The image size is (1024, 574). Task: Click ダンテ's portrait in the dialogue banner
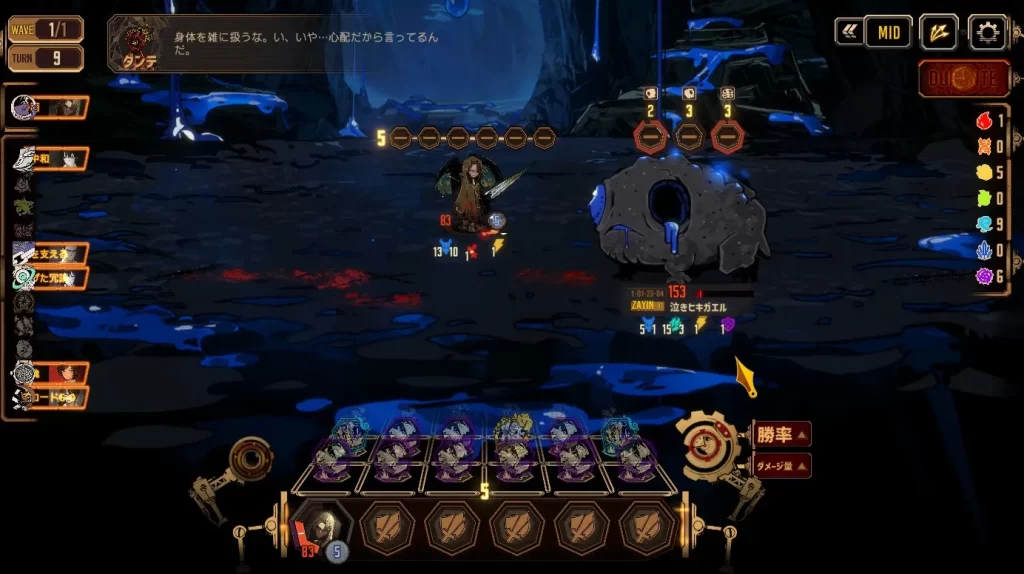coord(133,41)
